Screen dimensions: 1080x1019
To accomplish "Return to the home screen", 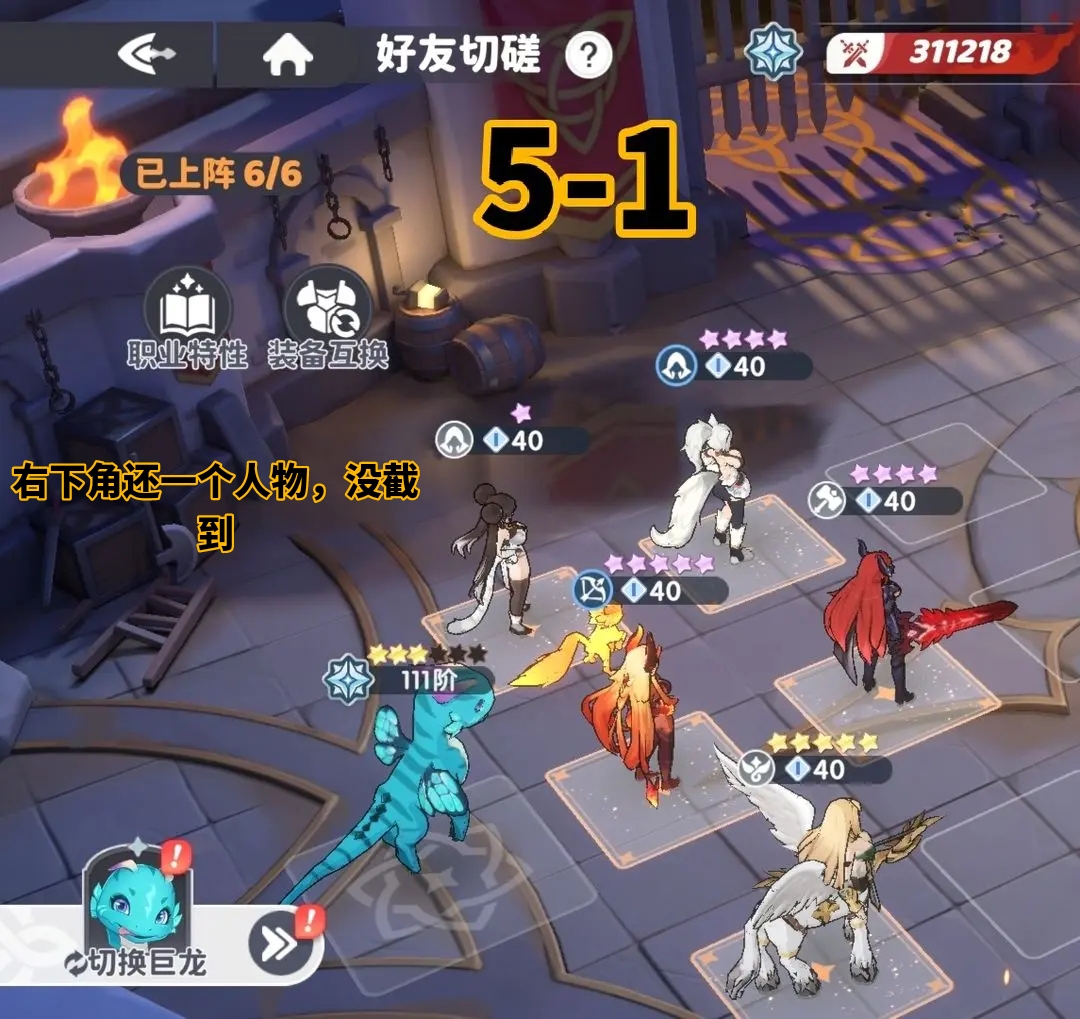I will (x=288, y=56).
